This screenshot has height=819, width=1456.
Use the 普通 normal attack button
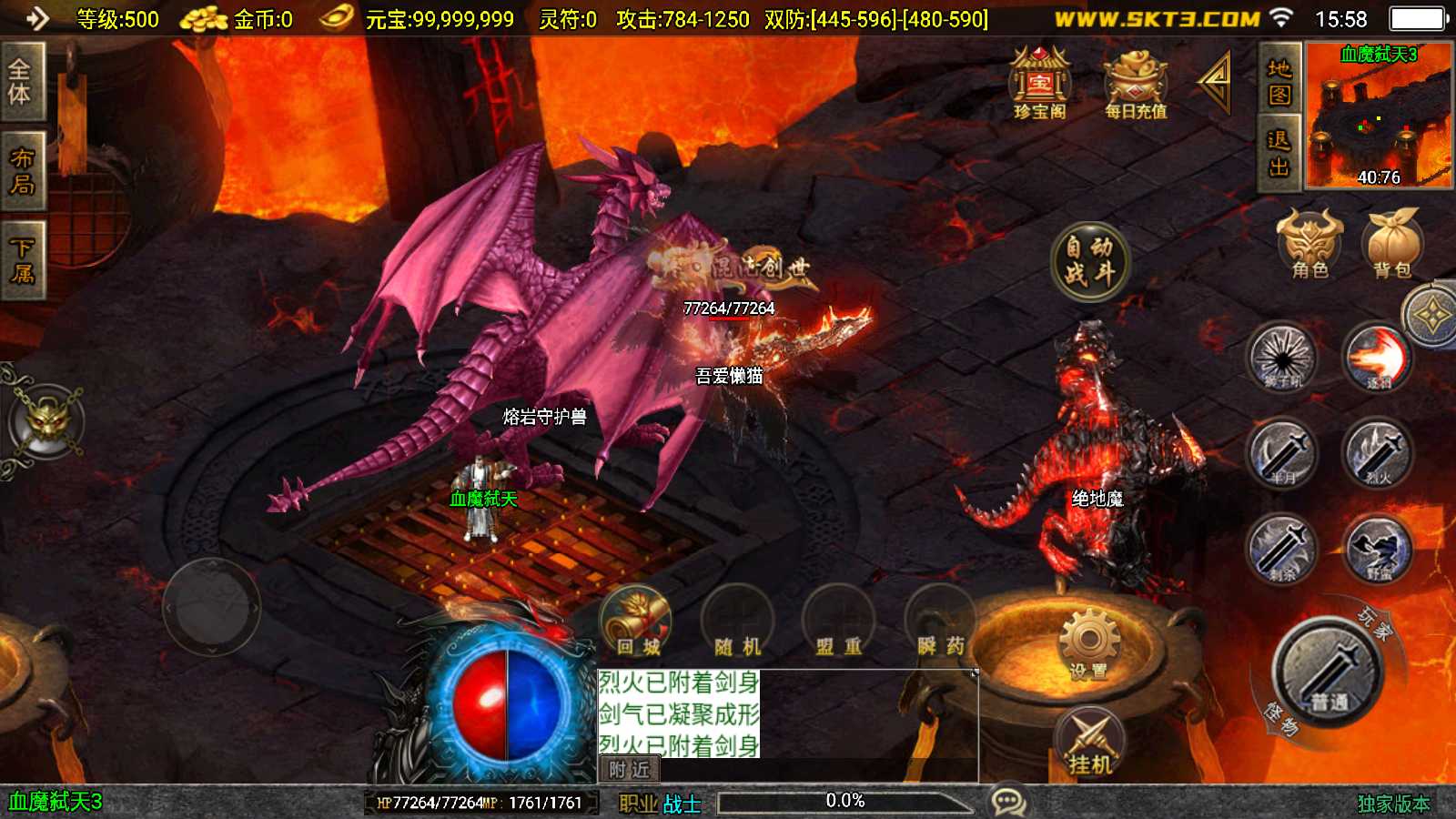coord(1329,673)
